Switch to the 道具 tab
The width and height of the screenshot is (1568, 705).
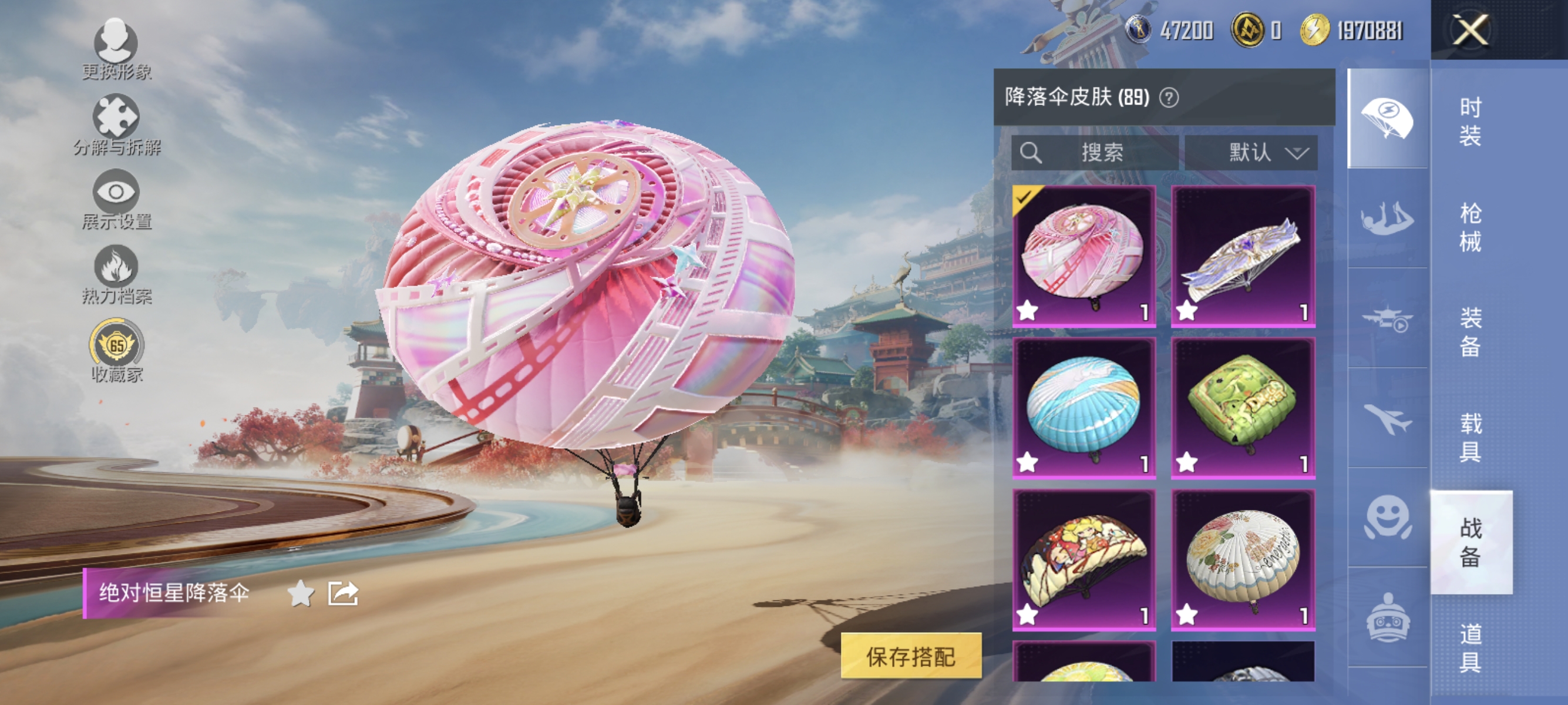[x=1471, y=647]
